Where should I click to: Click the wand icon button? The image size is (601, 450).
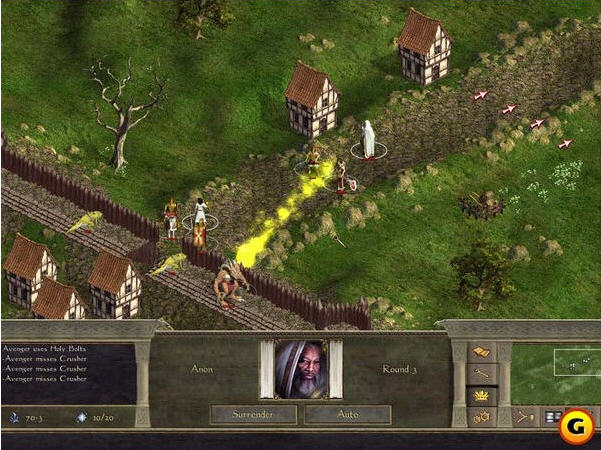[x=481, y=374]
